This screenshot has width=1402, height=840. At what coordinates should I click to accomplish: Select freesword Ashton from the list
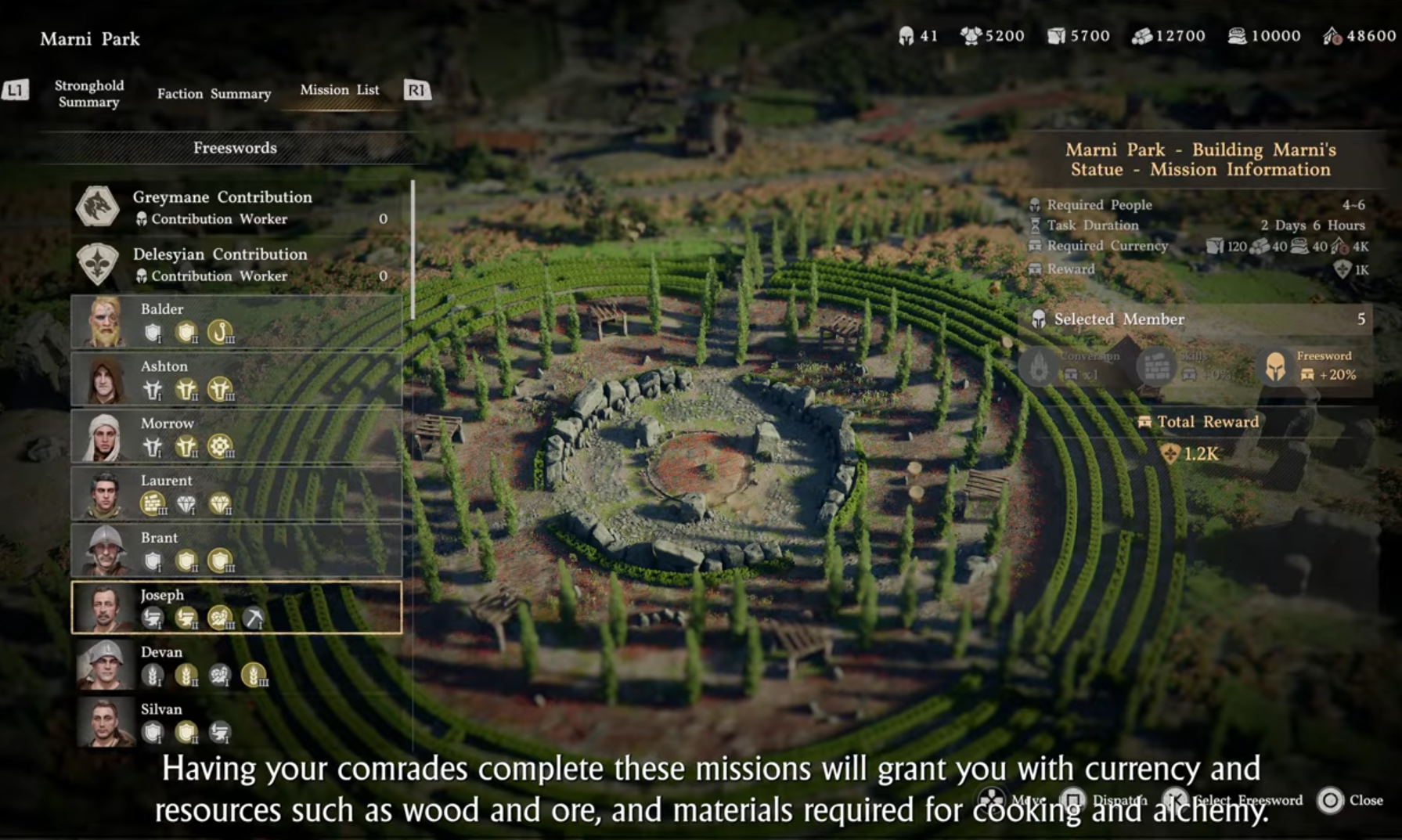tap(236, 379)
